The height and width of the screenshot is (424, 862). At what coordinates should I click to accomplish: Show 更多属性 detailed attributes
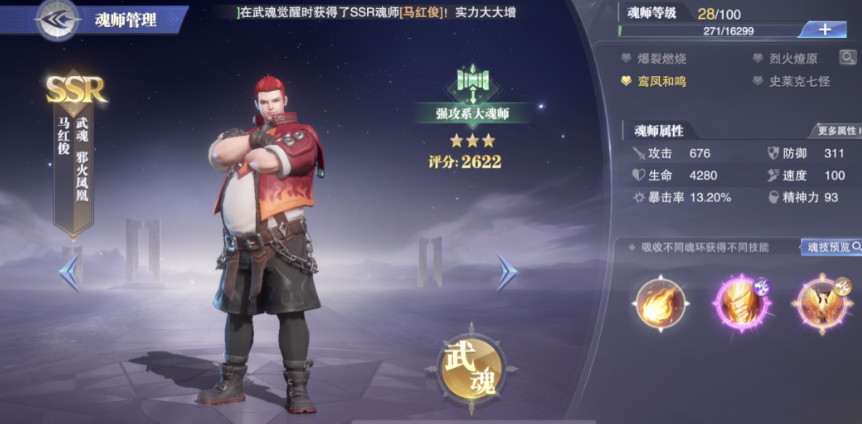836,130
